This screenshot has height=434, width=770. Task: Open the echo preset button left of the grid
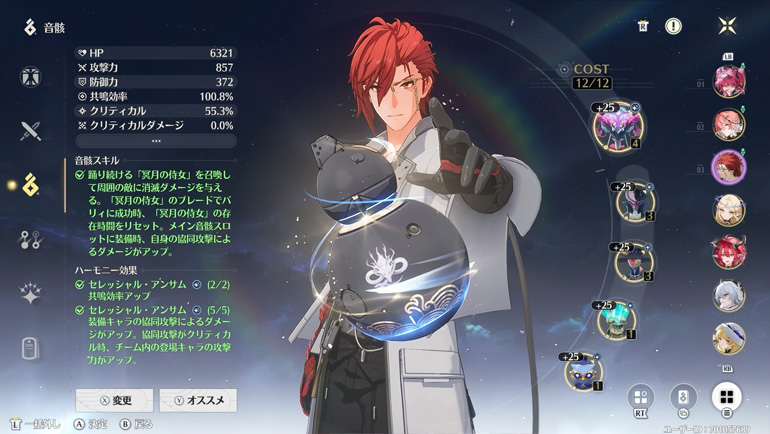coord(683,397)
